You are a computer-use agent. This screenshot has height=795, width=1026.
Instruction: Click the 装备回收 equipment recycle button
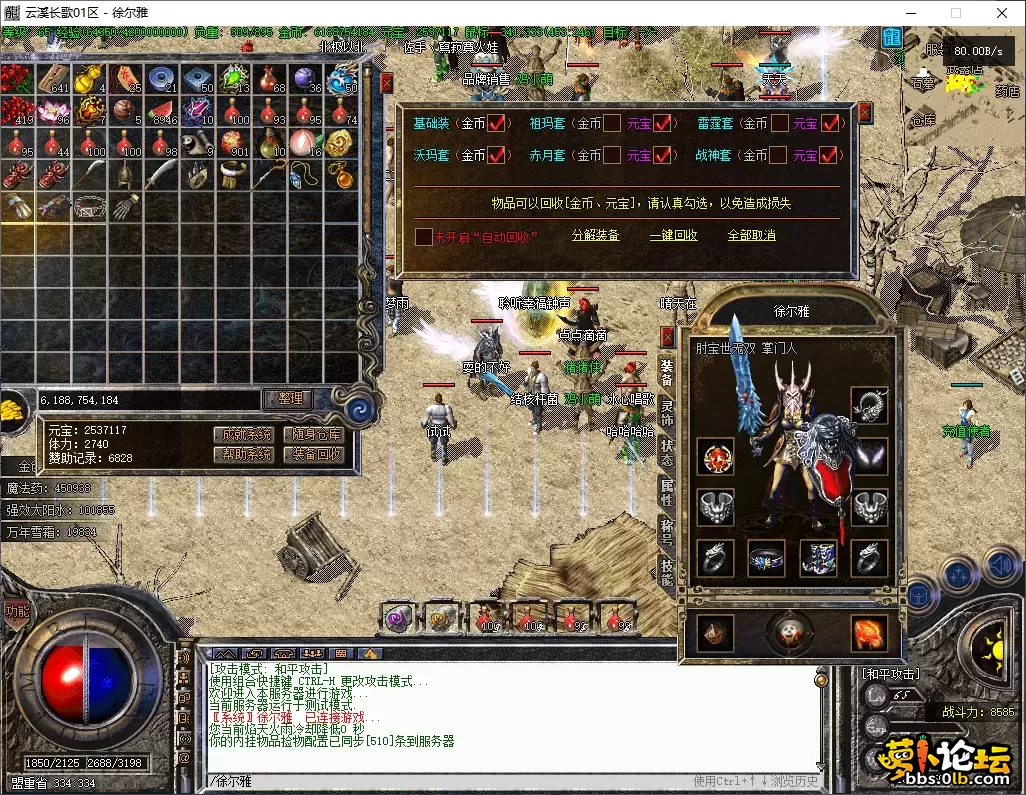(313, 454)
